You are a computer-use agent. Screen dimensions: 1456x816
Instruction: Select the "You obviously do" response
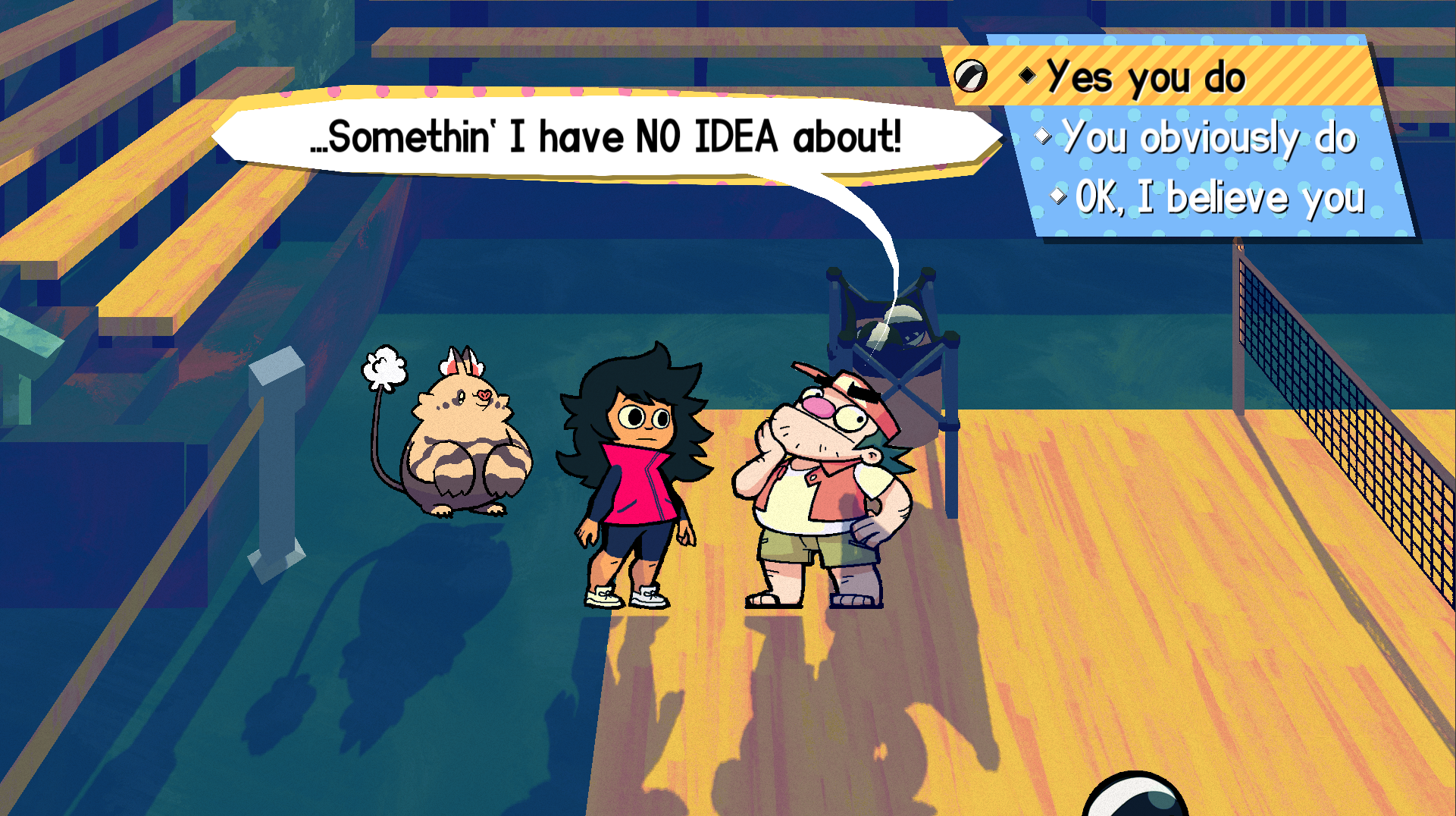coord(1208,138)
